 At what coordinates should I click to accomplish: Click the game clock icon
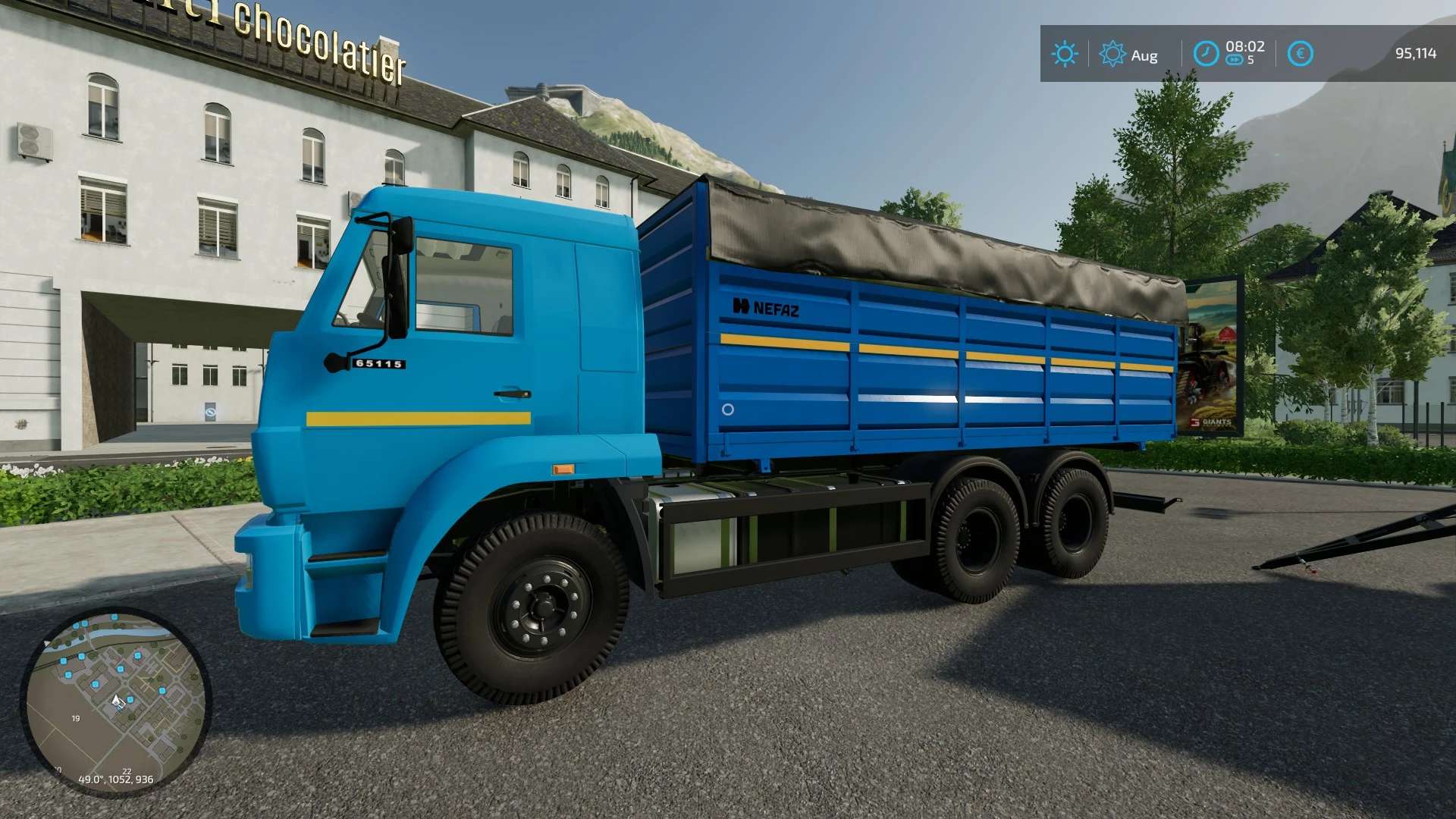pyautogui.click(x=1206, y=54)
